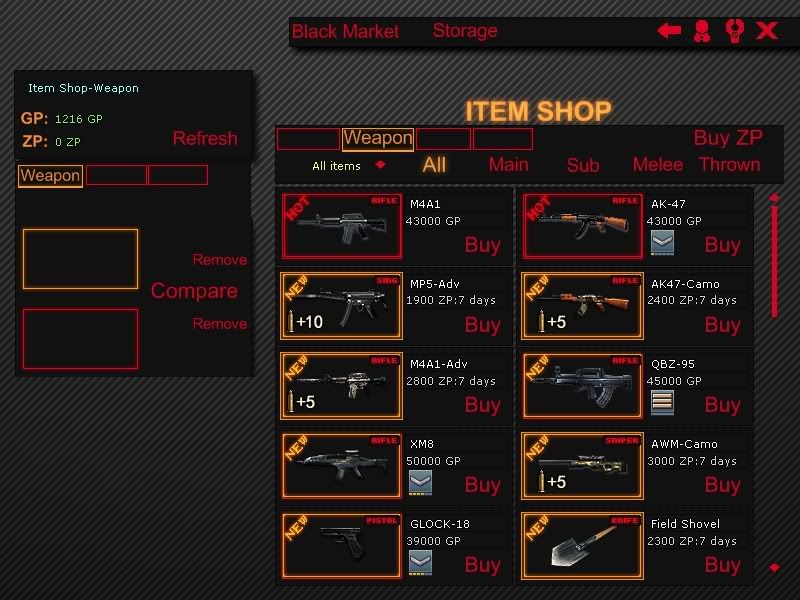Viewport: 800px width, 600px height.
Task: Go back using the red arrow
Action: tap(669, 31)
